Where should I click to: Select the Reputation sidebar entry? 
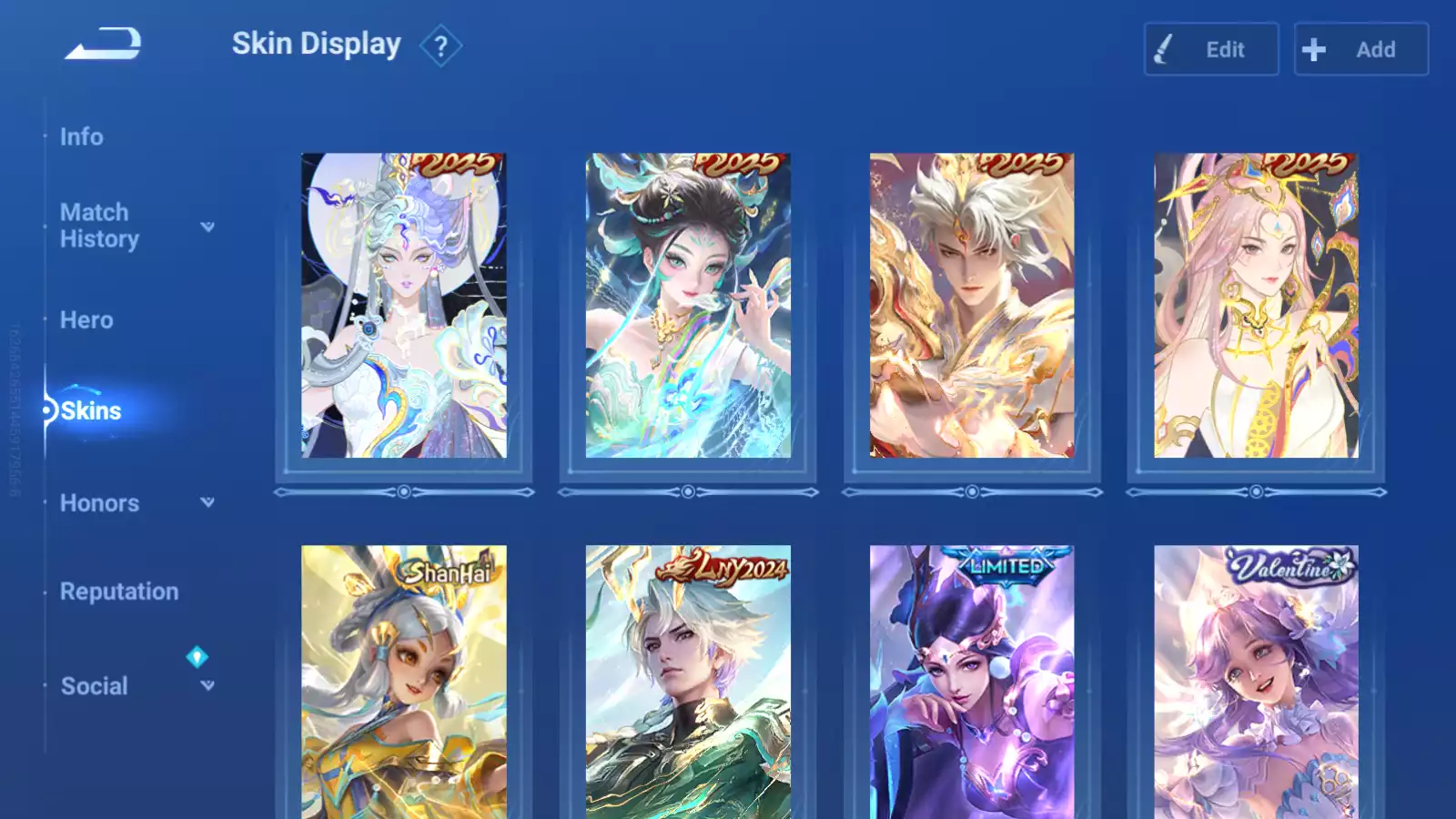coord(119,591)
